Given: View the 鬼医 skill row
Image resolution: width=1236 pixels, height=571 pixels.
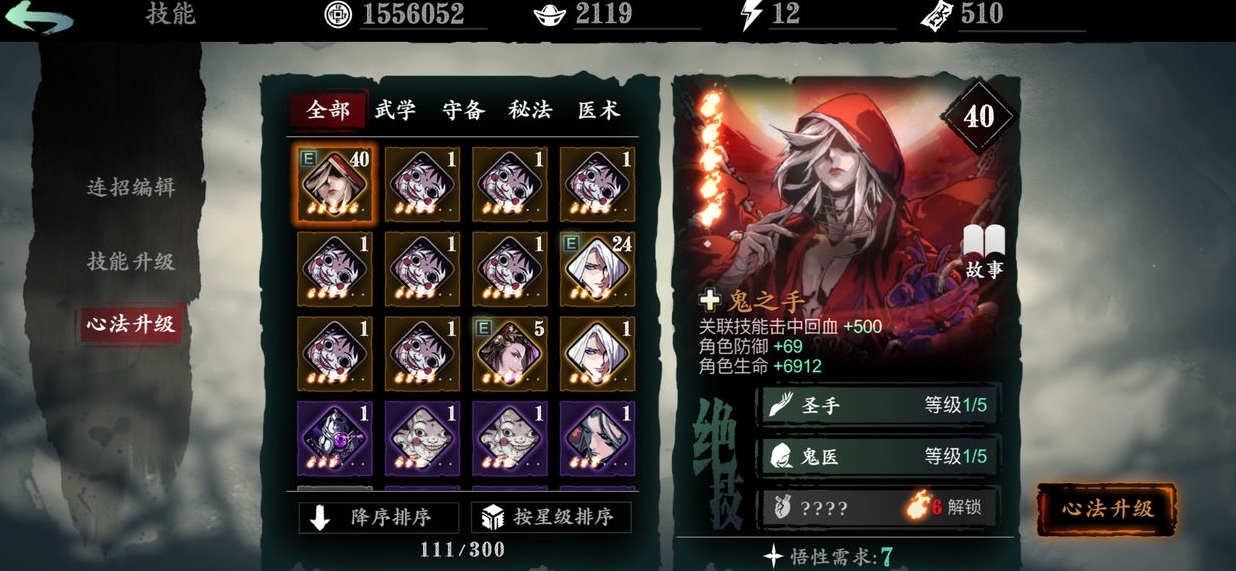Looking at the screenshot, I should (877, 456).
